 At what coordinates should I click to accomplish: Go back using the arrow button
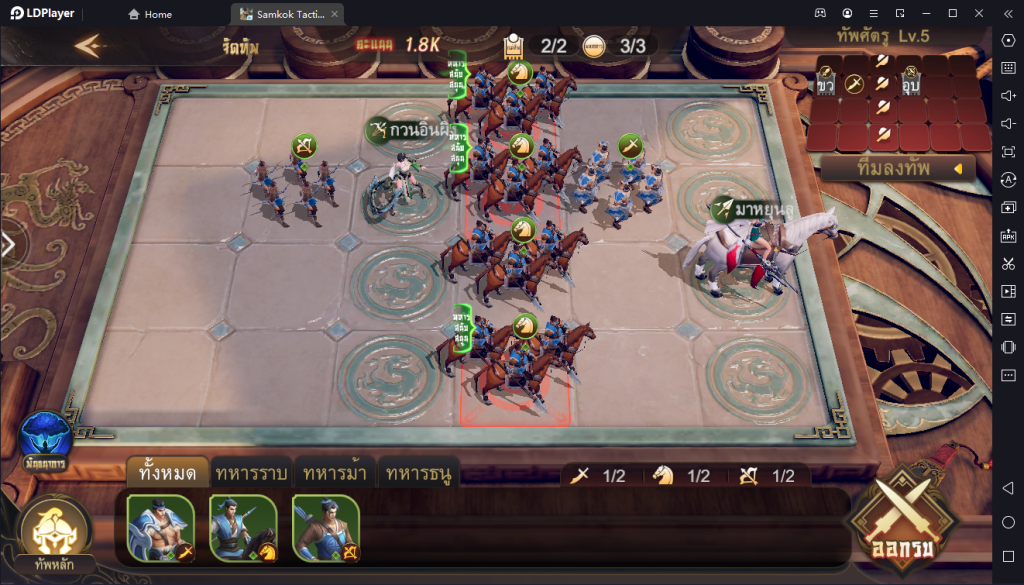point(90,46)
